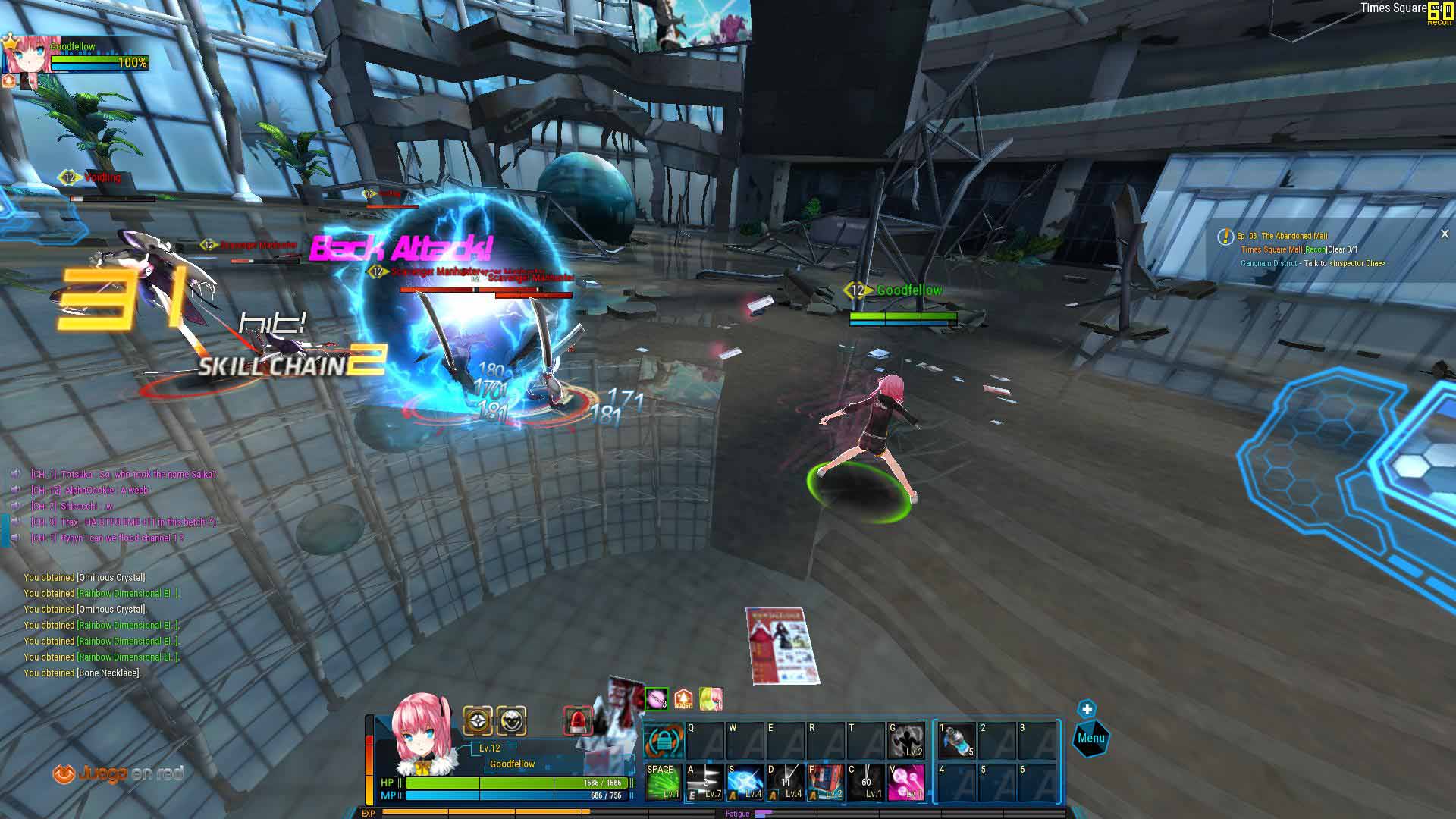Select the Abandoned Mall quest entry
This screenshot has height=819, width=1456.
click(x=1294, y=236)
